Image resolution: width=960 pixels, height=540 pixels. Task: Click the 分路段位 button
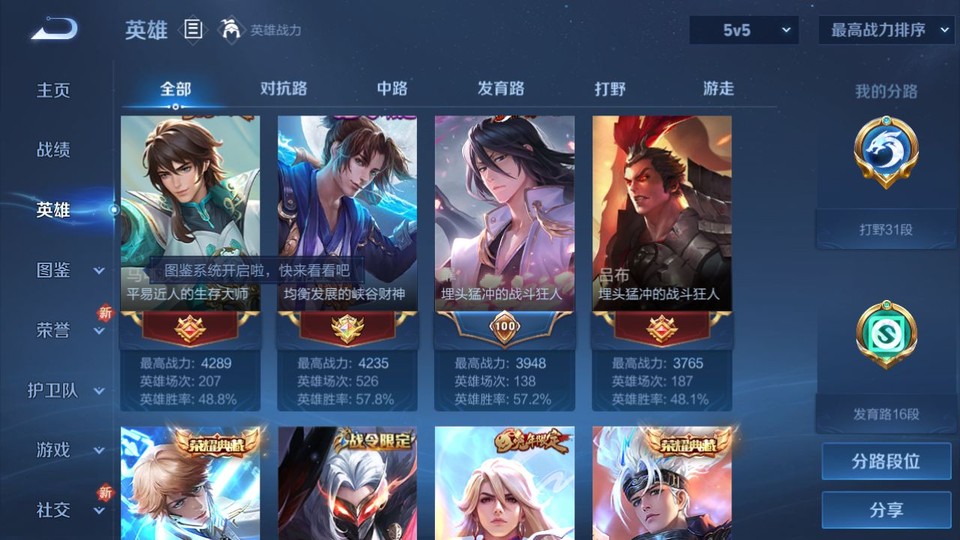click(886, 462)
